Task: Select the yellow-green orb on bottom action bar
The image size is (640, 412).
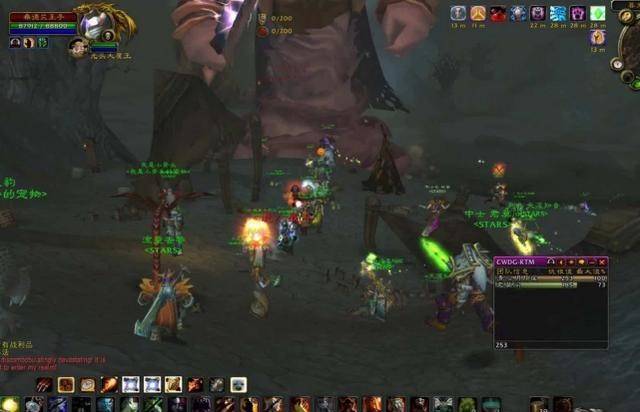Action: pyautogui.click(x=10, y=404)
